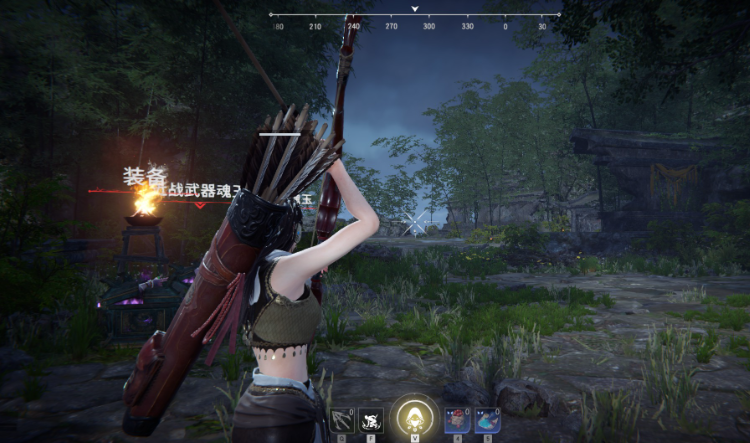Activate the crouching figure skill icon
This screenshot has width=750, height=443.
[x=372, y=420]
